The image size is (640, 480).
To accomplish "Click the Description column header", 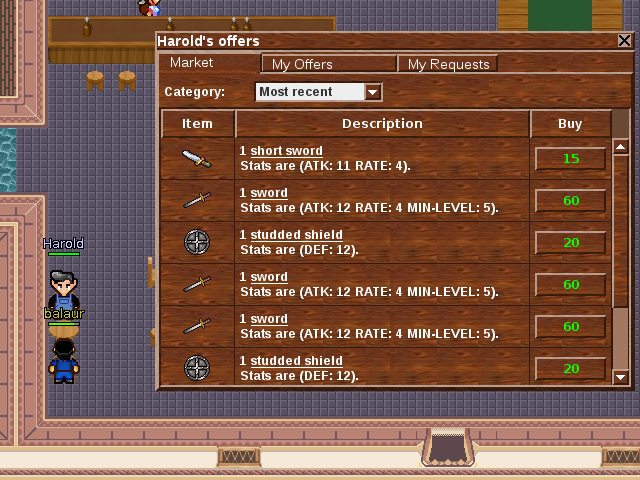I will [x=382, y=124].
